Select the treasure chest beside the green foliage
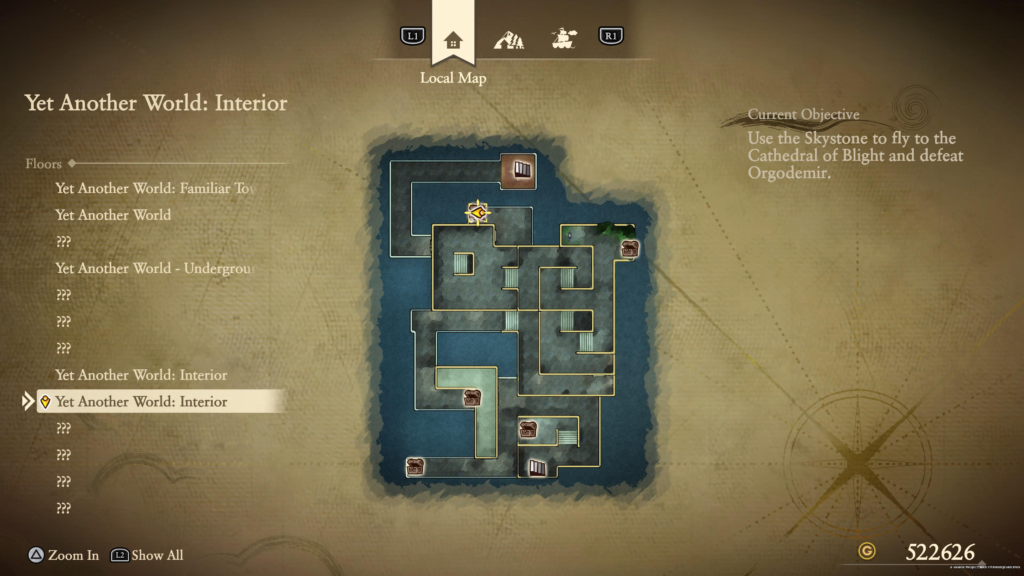 coord(629,249)
